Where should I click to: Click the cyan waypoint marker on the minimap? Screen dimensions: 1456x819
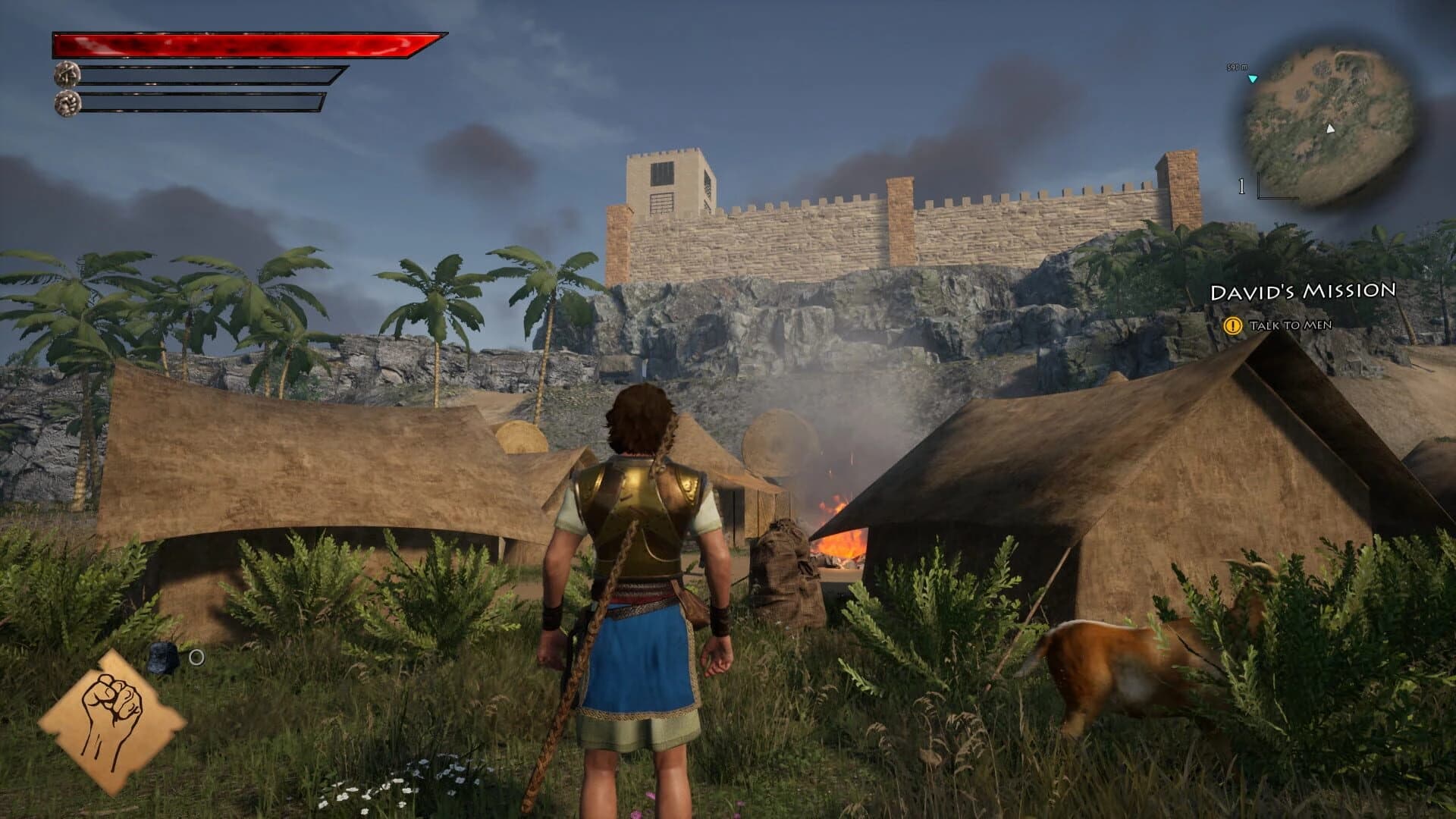pos(1253,79)
